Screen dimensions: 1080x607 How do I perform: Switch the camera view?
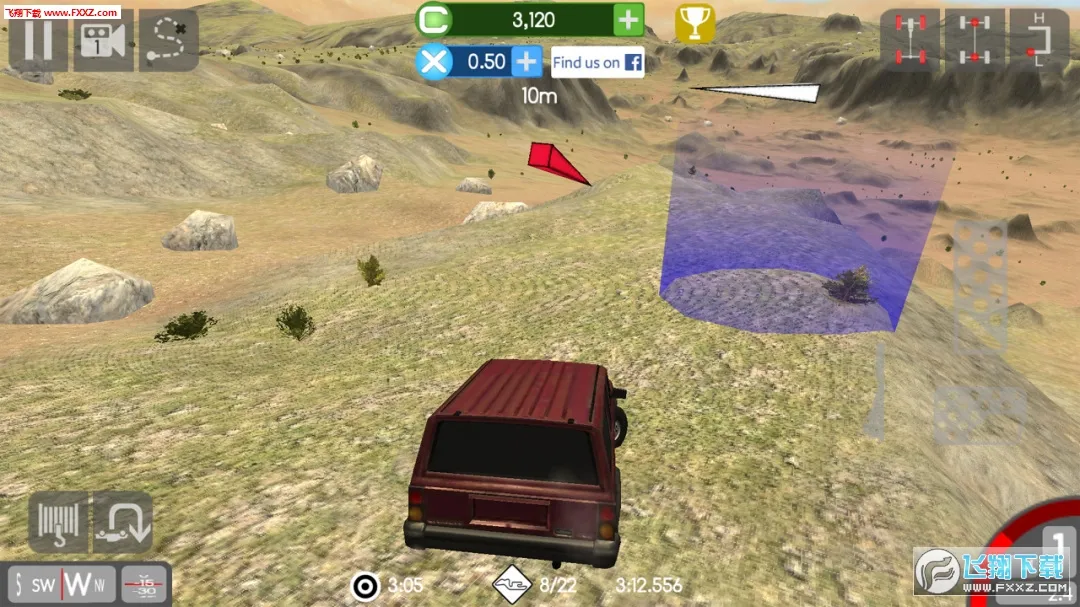click(x=103, y=40)
